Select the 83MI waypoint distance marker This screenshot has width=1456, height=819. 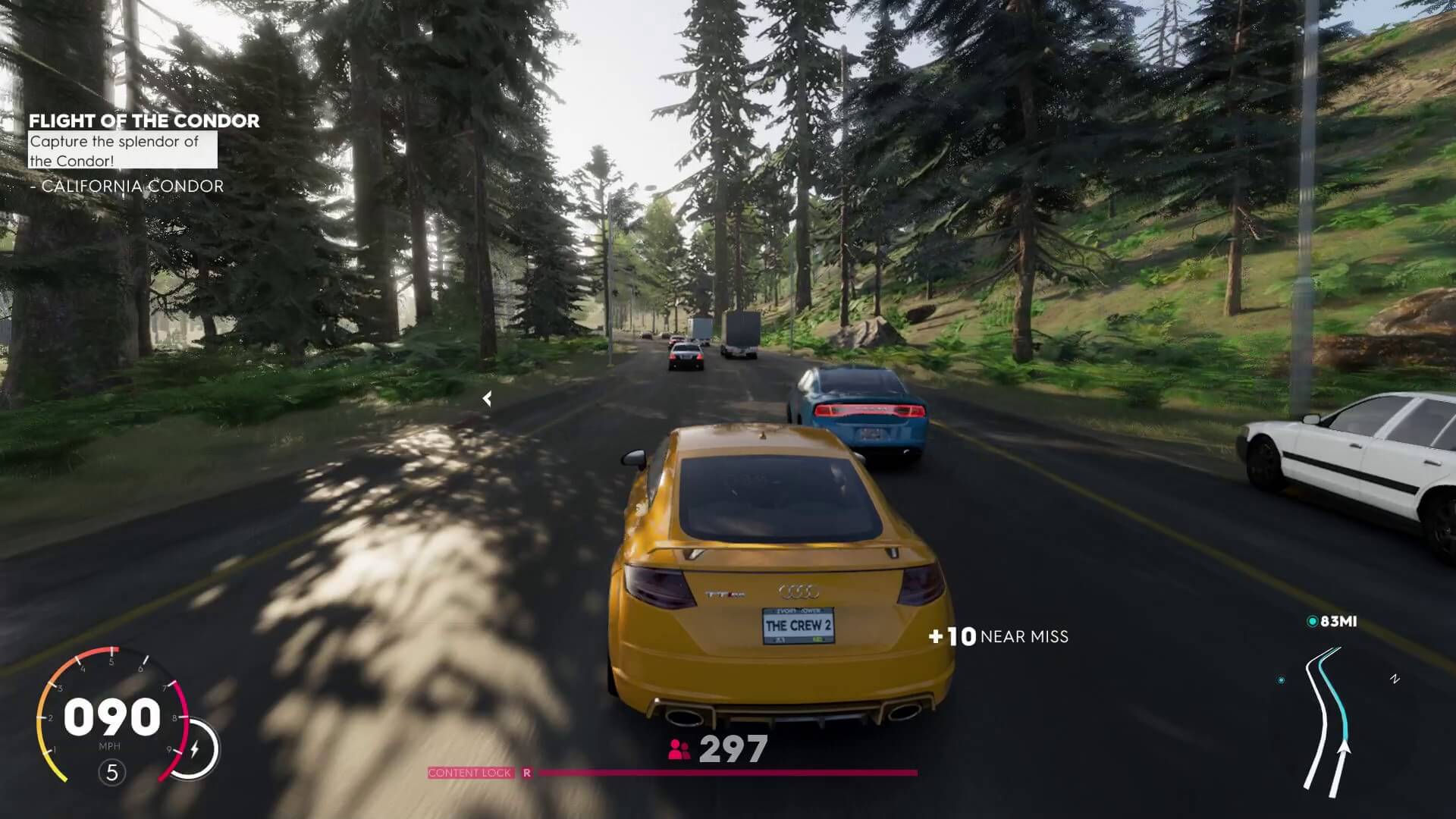coord(1332,622)
